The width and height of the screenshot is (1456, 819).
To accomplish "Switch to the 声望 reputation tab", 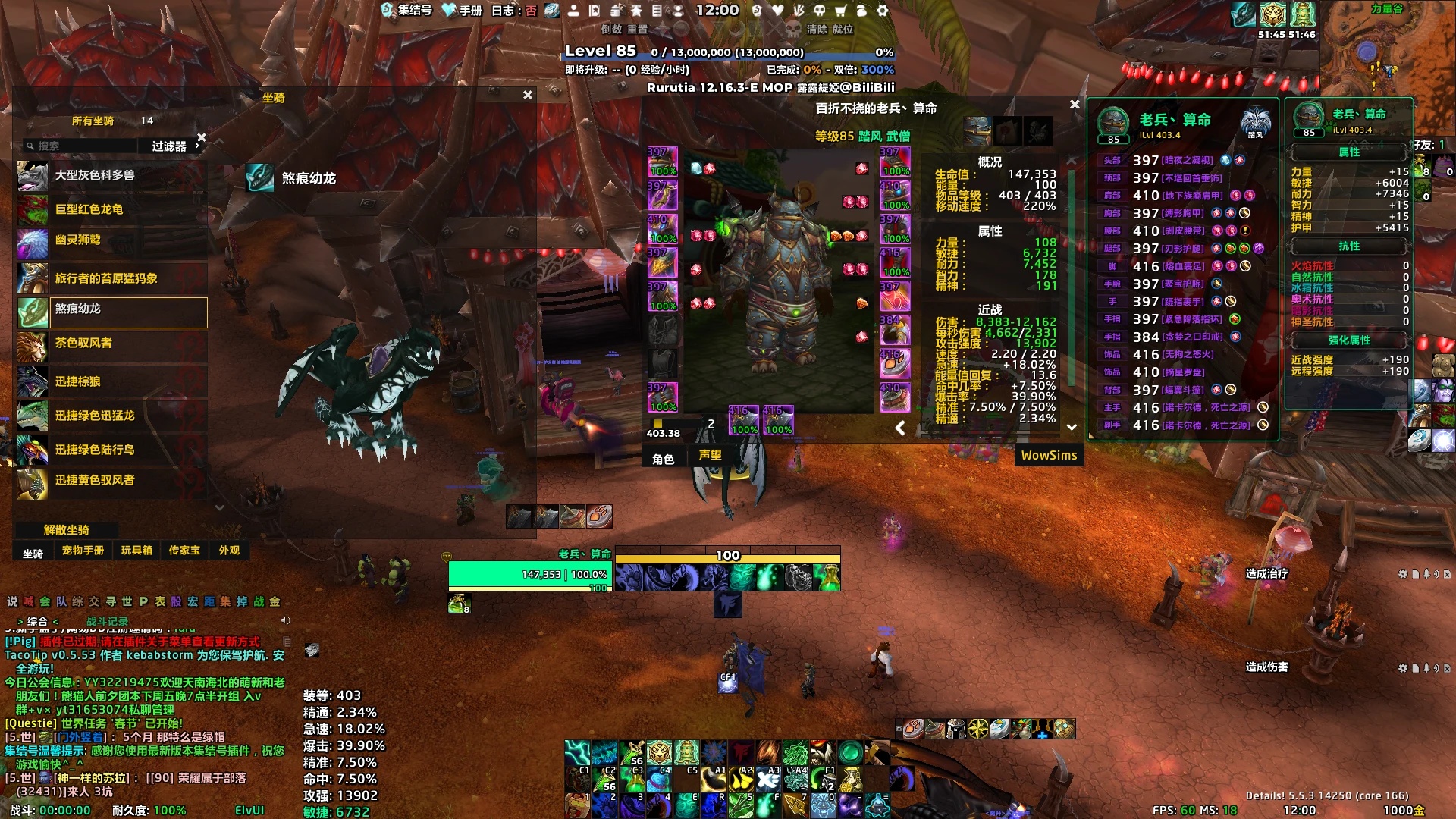I will [710, 455].
